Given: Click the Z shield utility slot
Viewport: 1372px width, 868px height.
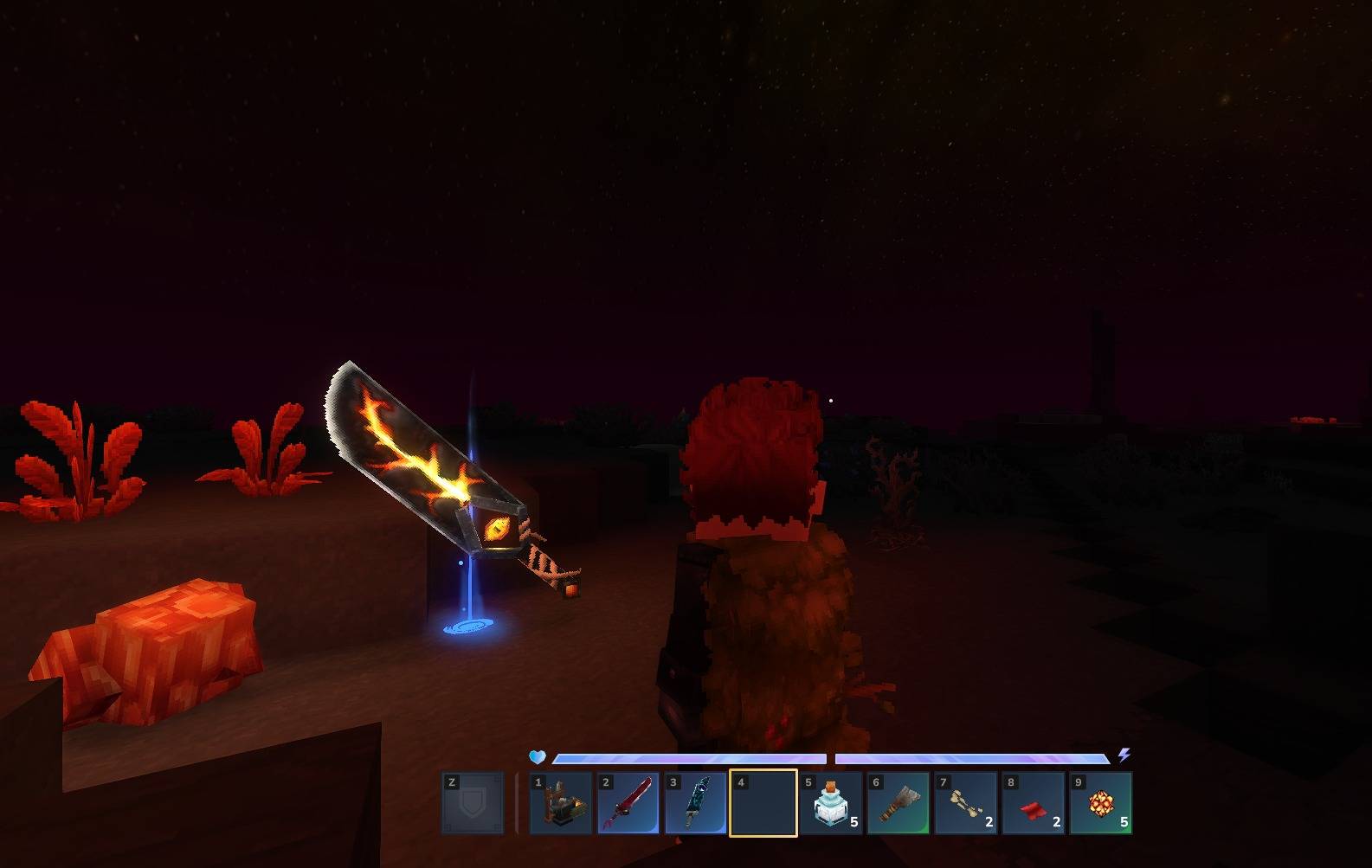Looking at the screenshot, I should (x=473, y=803).
